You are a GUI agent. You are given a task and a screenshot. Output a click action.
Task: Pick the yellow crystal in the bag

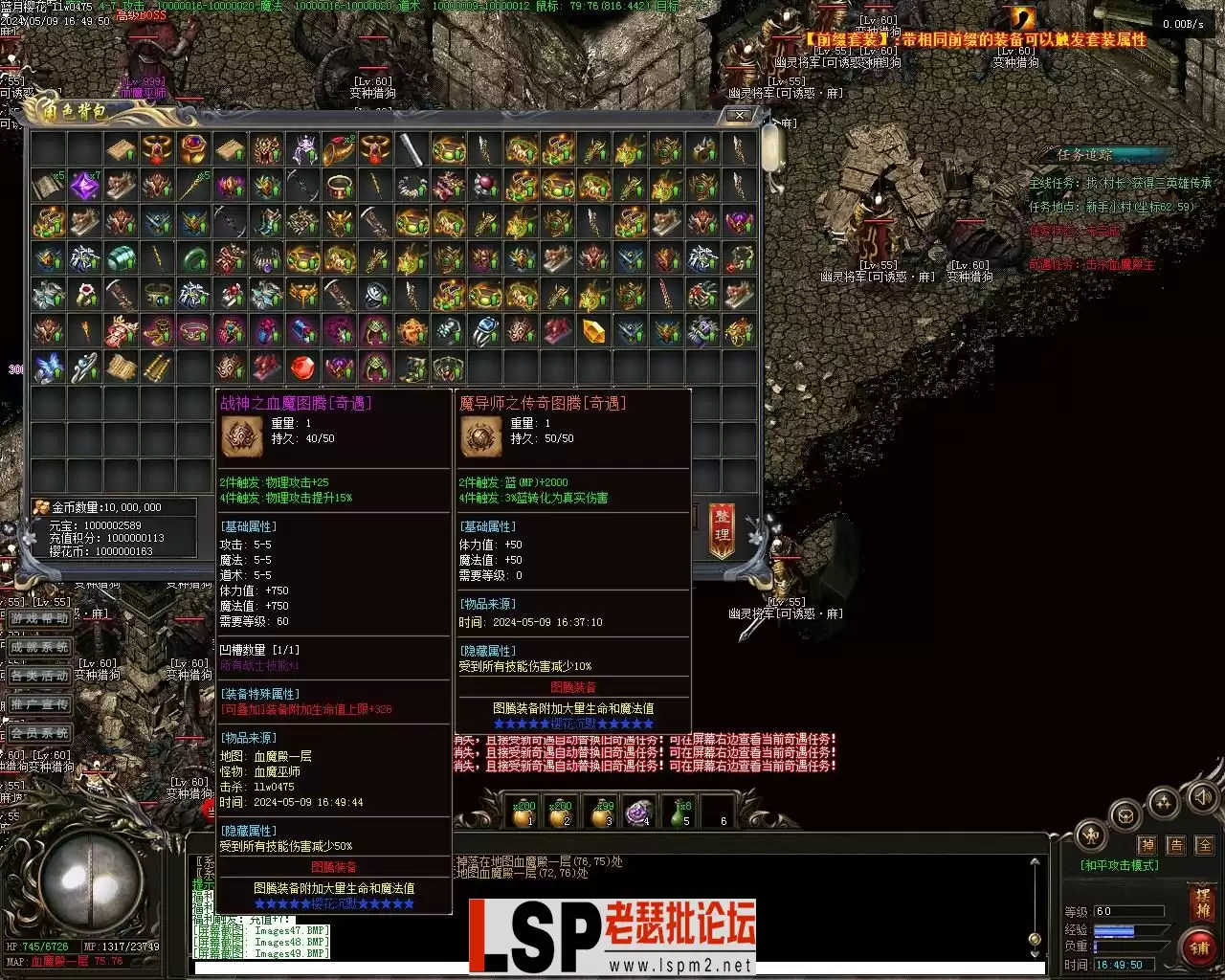(x=593, y=332)
